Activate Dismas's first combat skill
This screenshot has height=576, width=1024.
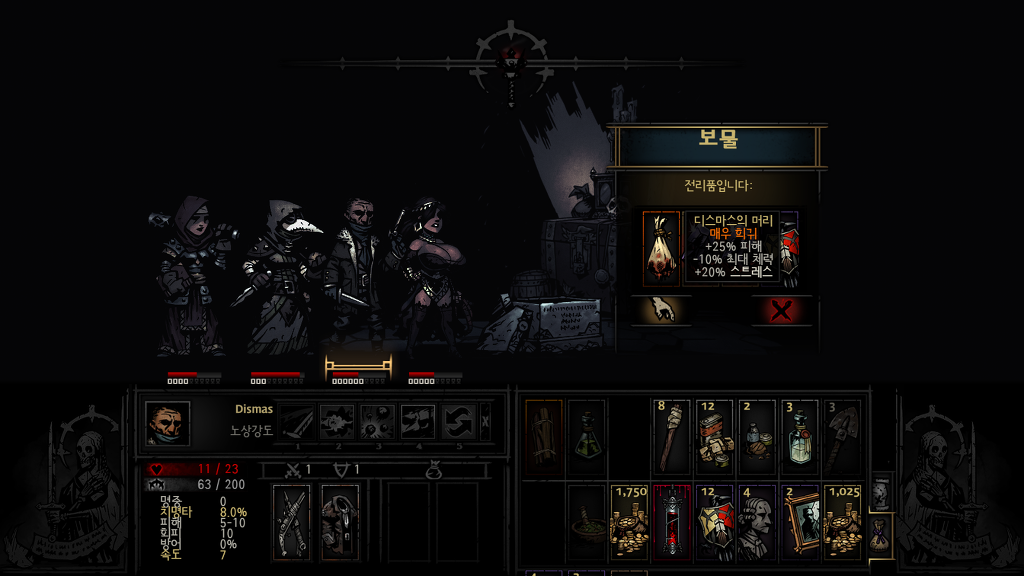pos(297,422)
